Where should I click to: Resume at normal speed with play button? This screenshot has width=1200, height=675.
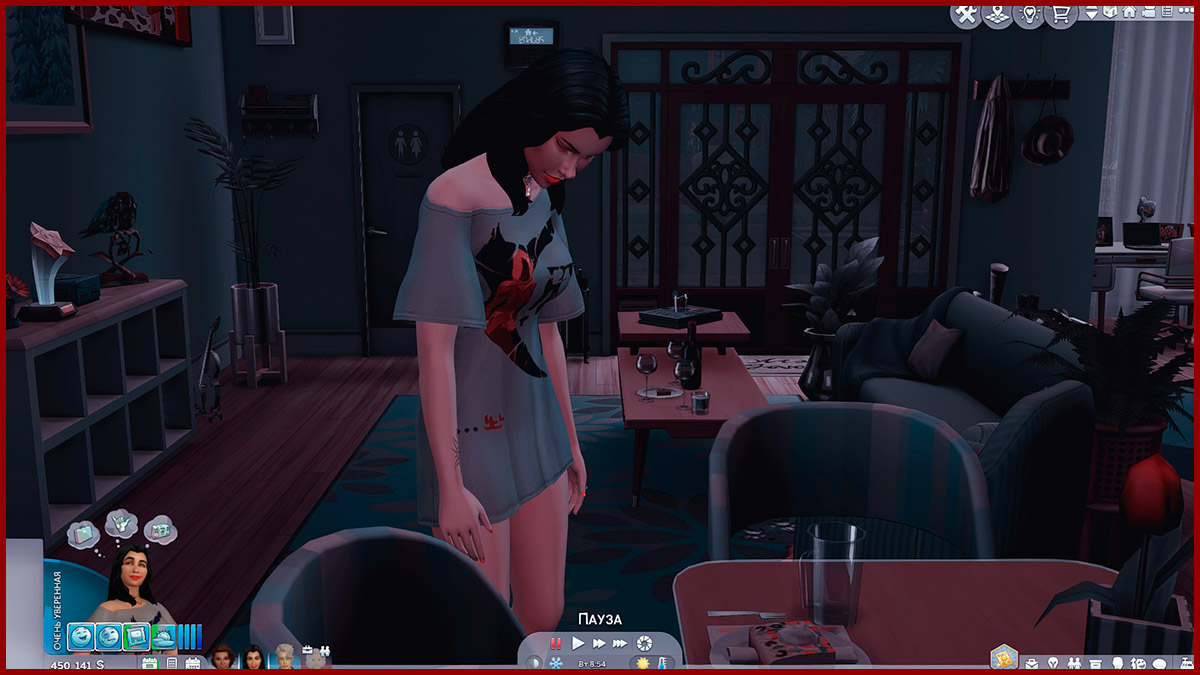(578, 643)
